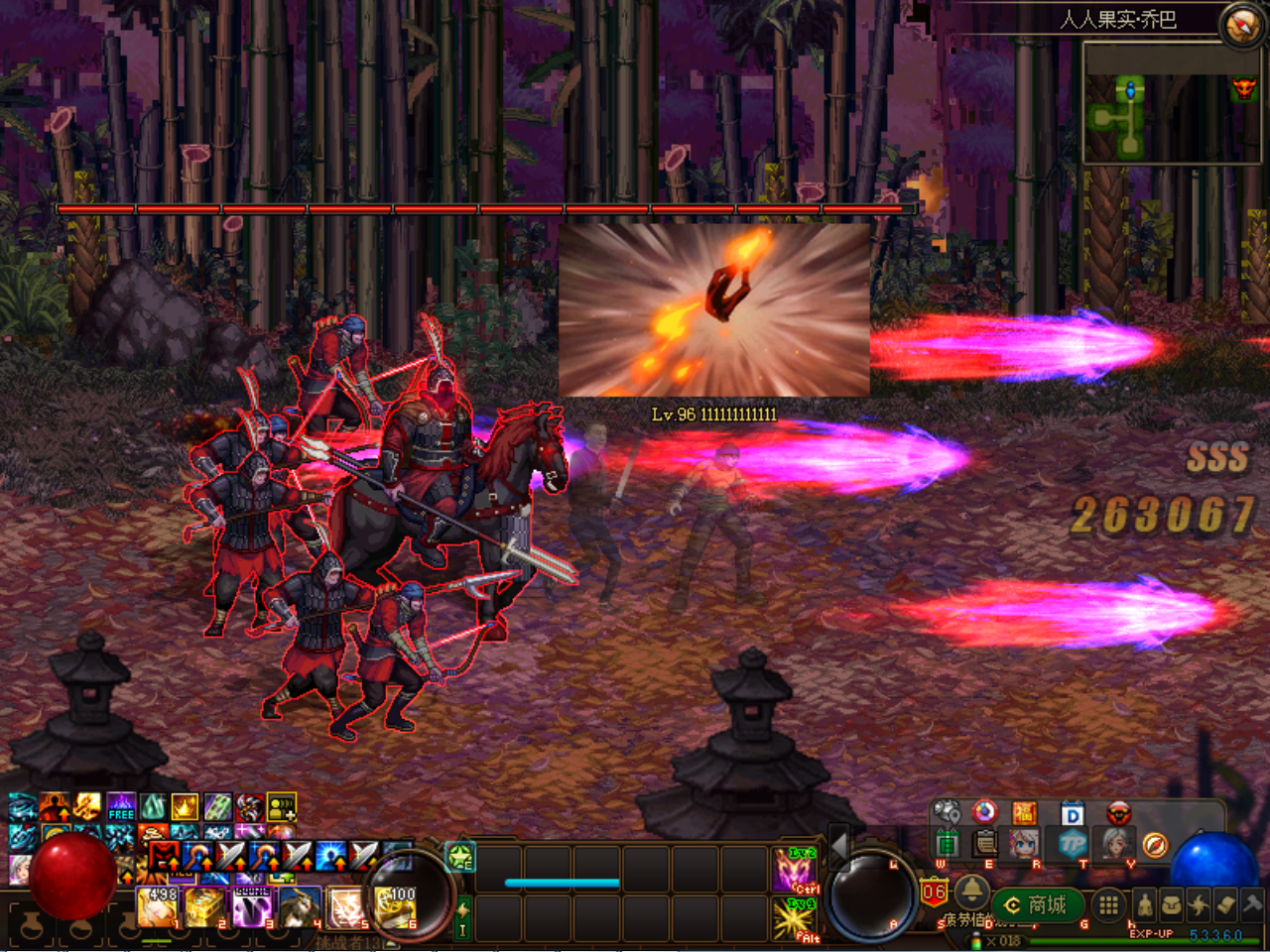Click the blue TP hexagon icon
1270x952 pixels.
pyautogui.click(x=1072, y=843)
